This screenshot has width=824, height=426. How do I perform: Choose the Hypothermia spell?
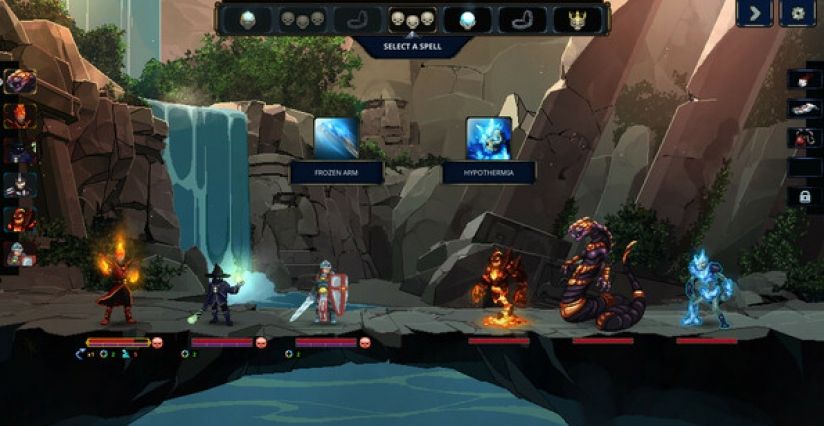(488, 139)
